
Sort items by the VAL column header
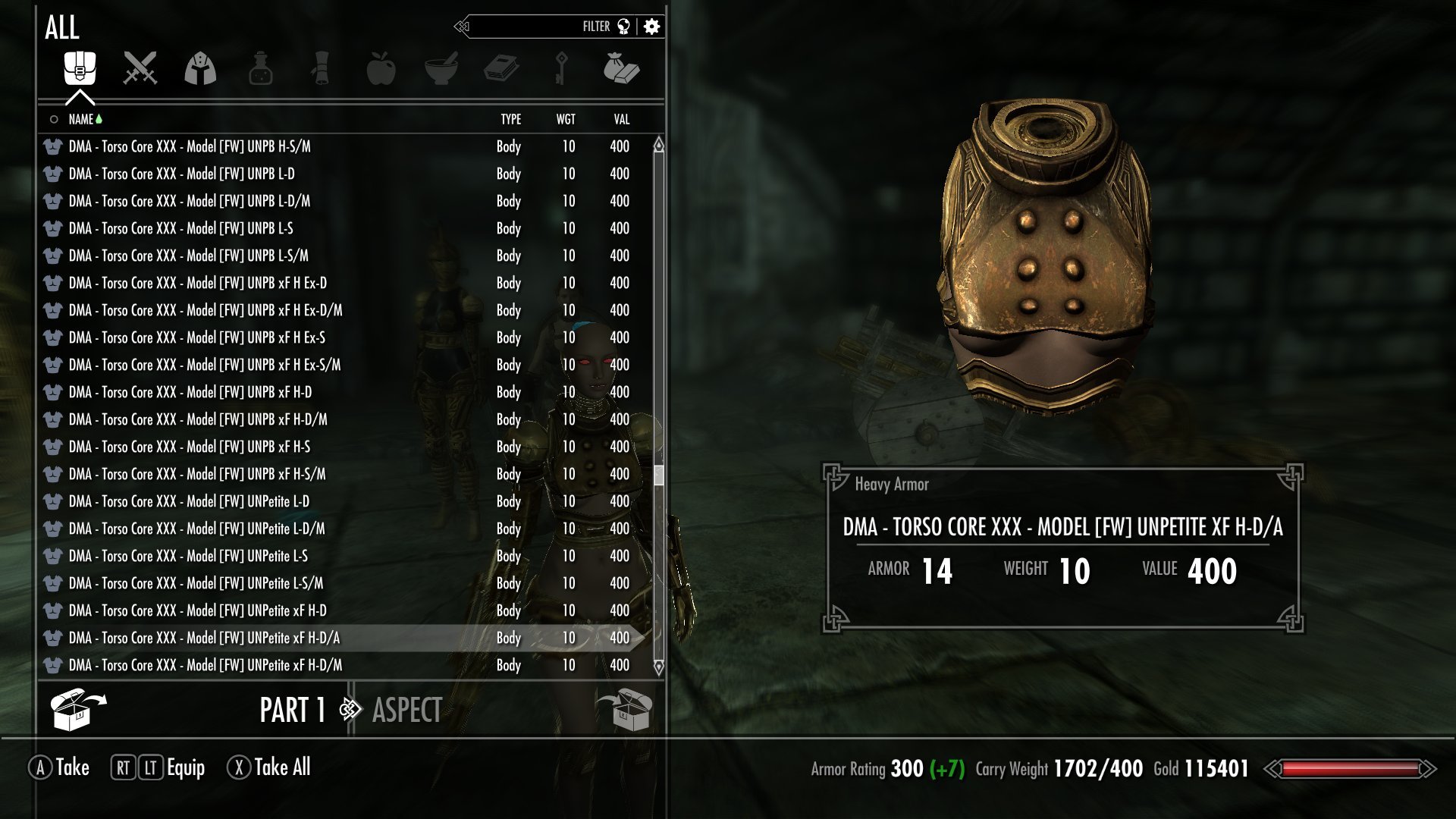coord(621,119)
